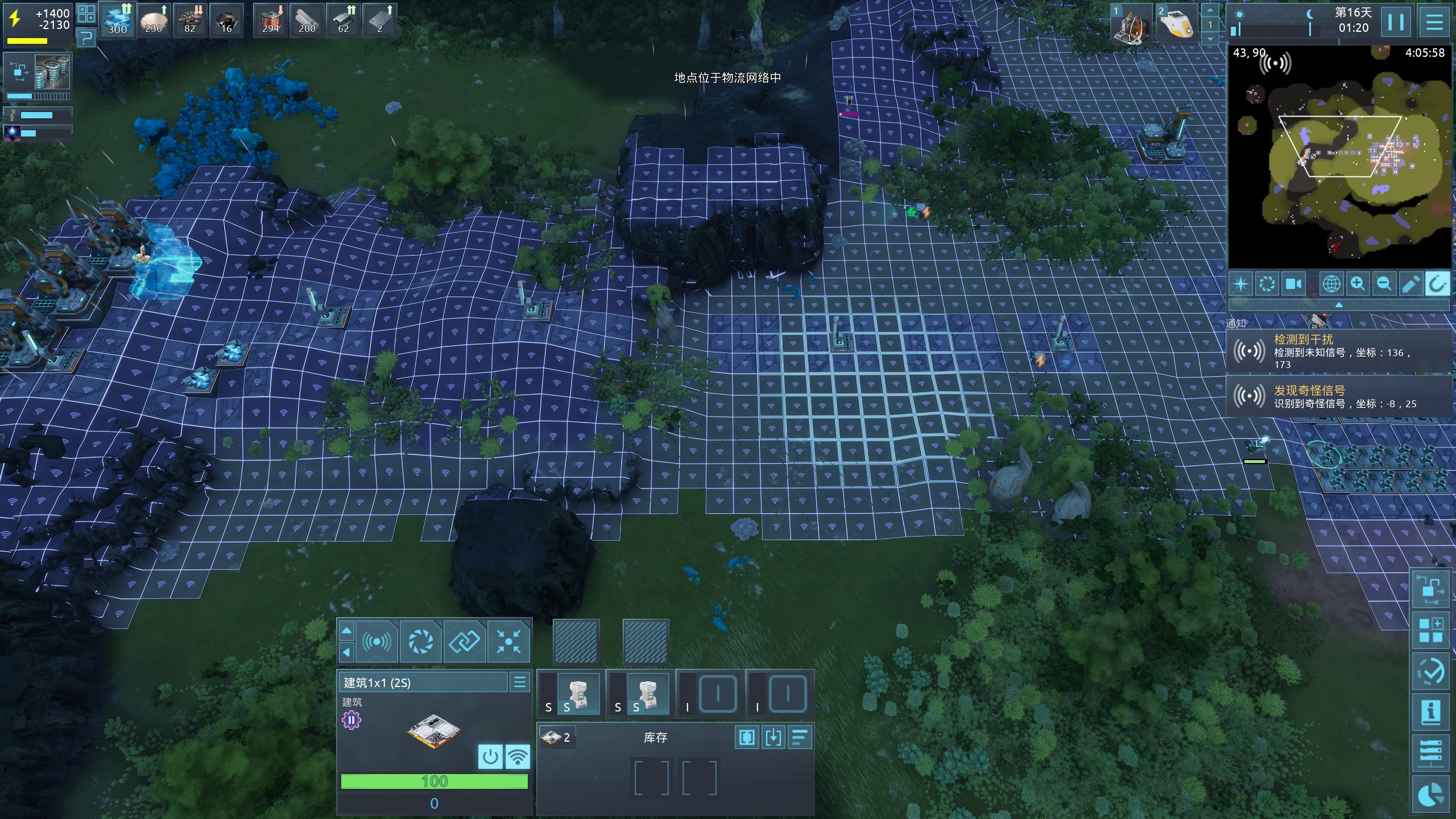Toggle the building's wifi network button
This screenshot has width=1456, height=819.
point(517,756)
